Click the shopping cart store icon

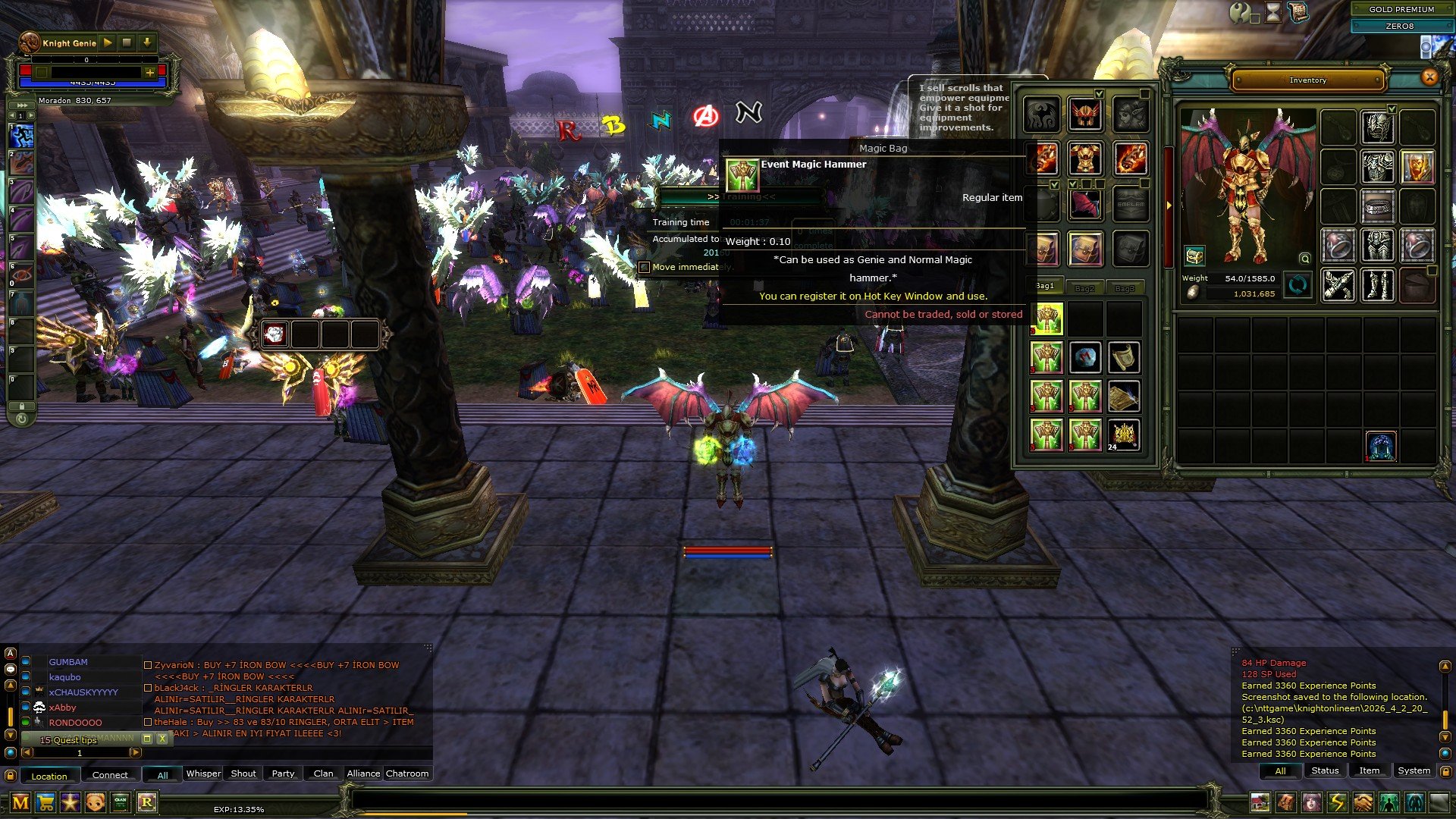(x=45, y=802)
